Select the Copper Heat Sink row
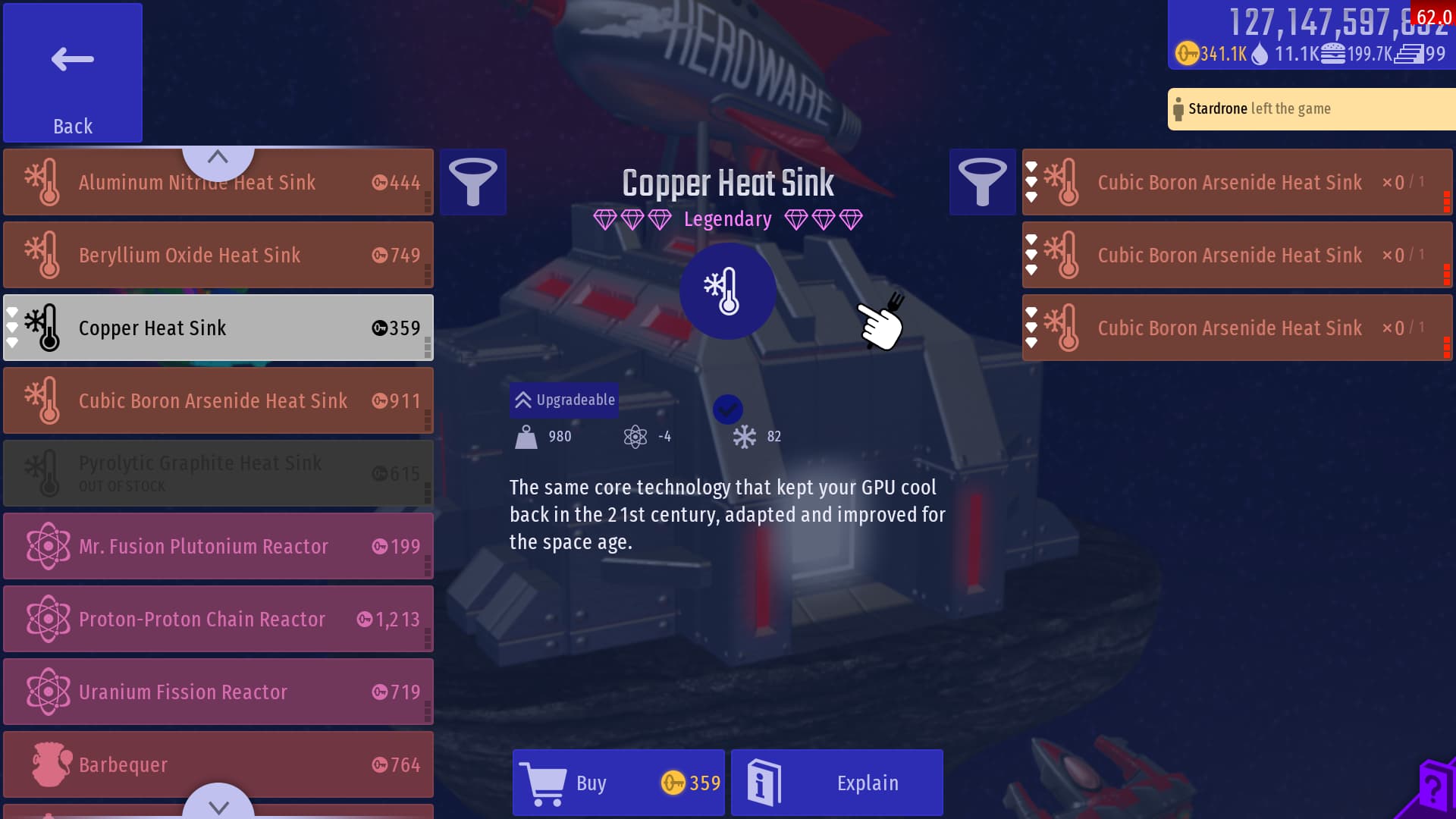Viewport: 1456px width, 819px height. (218, 328)
